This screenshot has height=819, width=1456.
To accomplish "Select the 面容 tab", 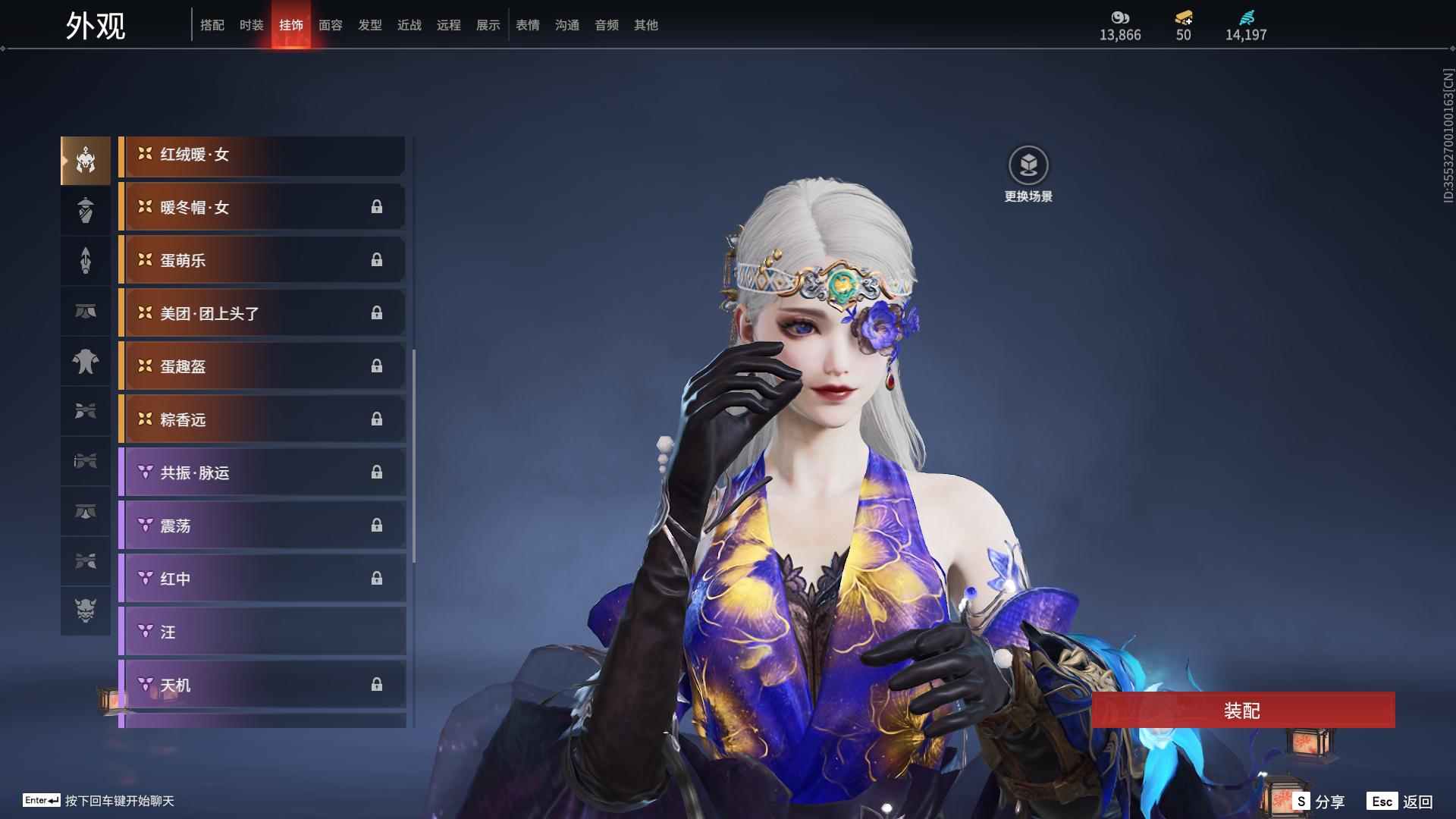I will coord(330,25).
